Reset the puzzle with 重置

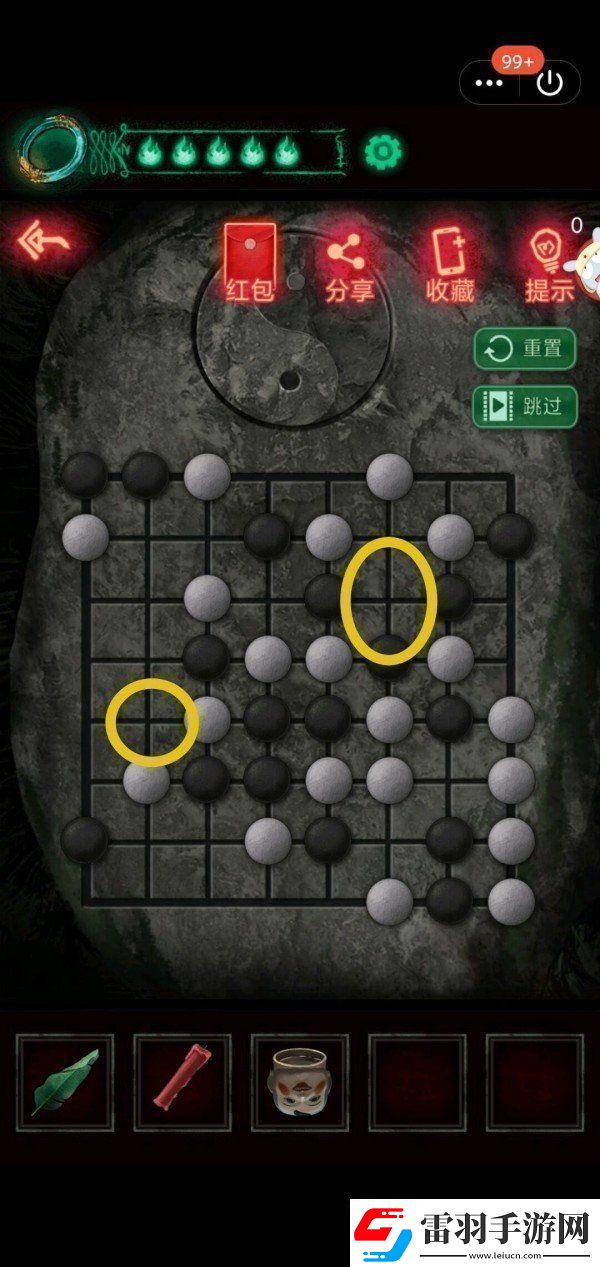(x=525, y=349)
